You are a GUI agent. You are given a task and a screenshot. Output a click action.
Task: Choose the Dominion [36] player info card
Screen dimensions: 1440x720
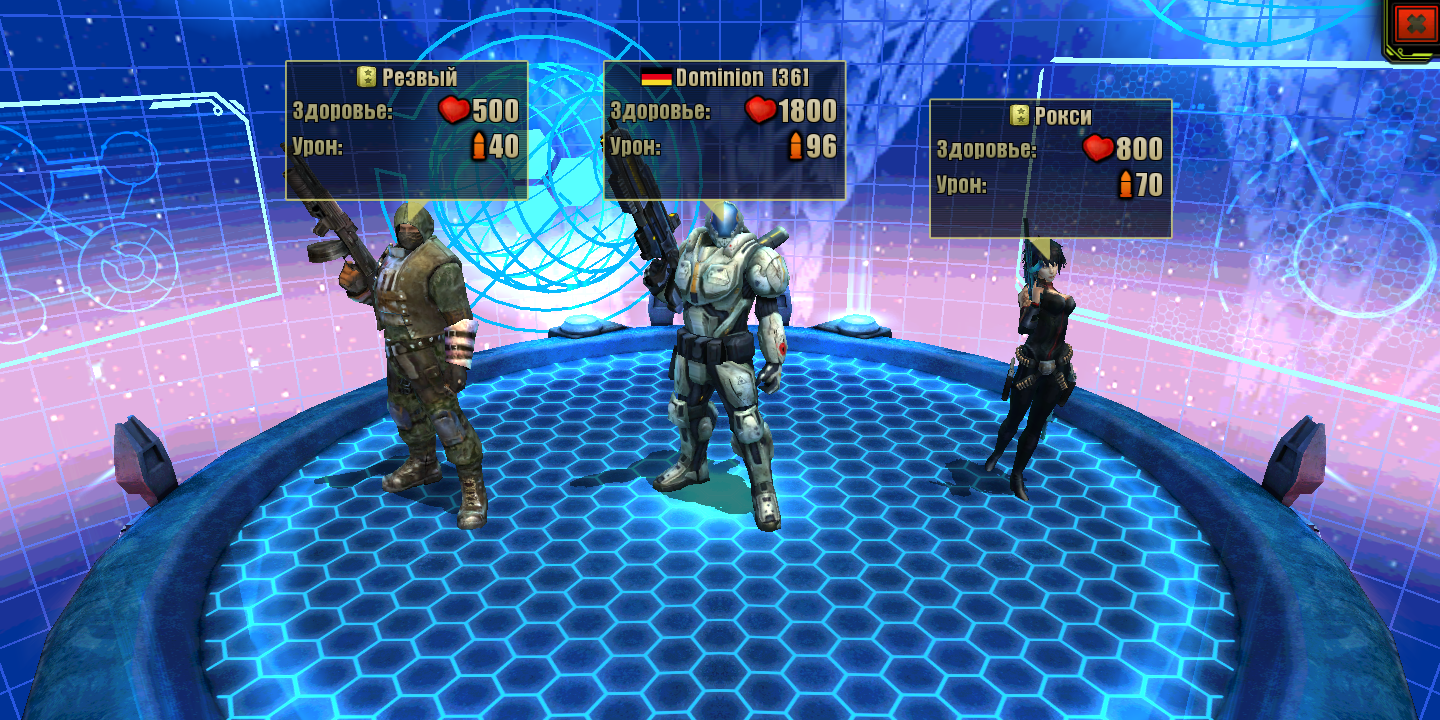coord(725,130)
